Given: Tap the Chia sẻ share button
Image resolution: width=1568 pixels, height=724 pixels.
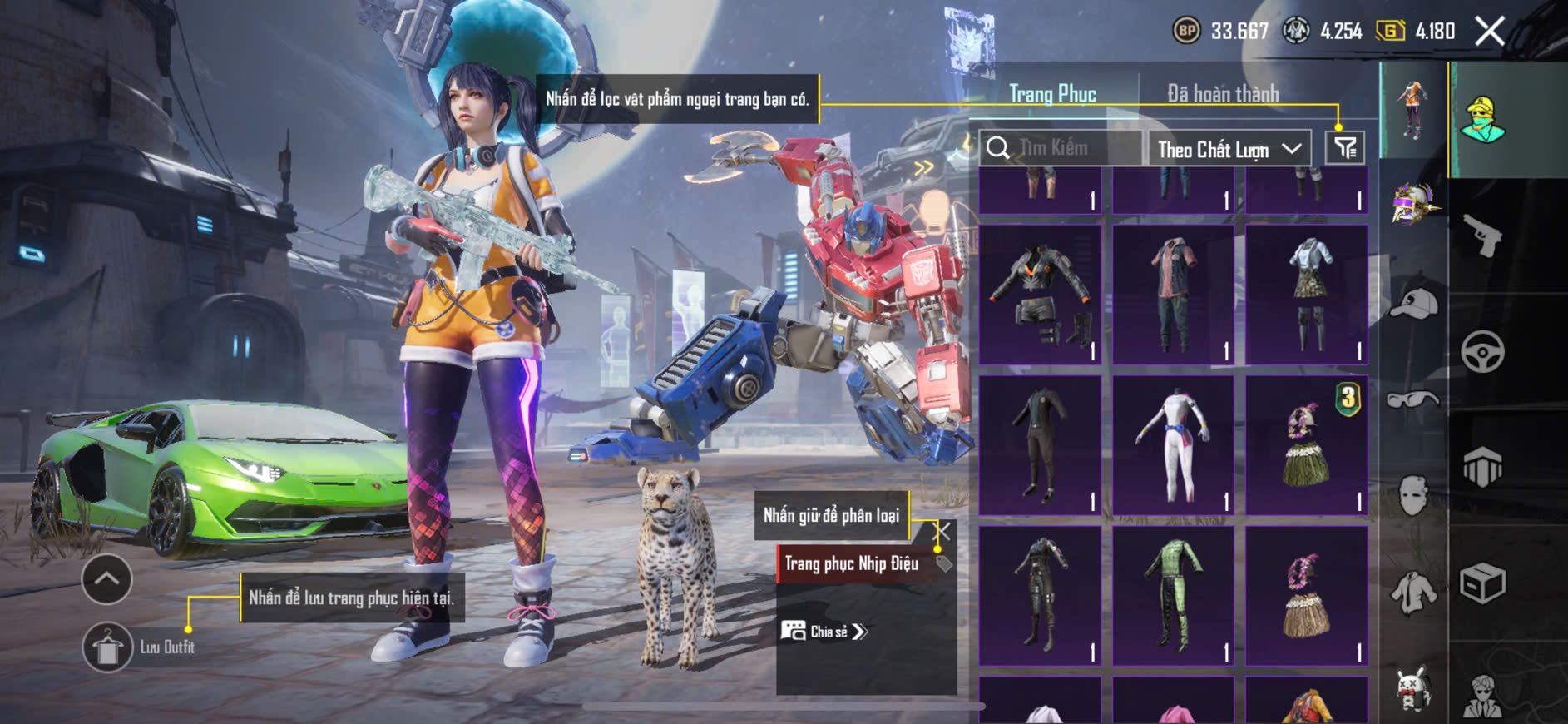Looking at the screenshot, I should (x=824, y=632).
